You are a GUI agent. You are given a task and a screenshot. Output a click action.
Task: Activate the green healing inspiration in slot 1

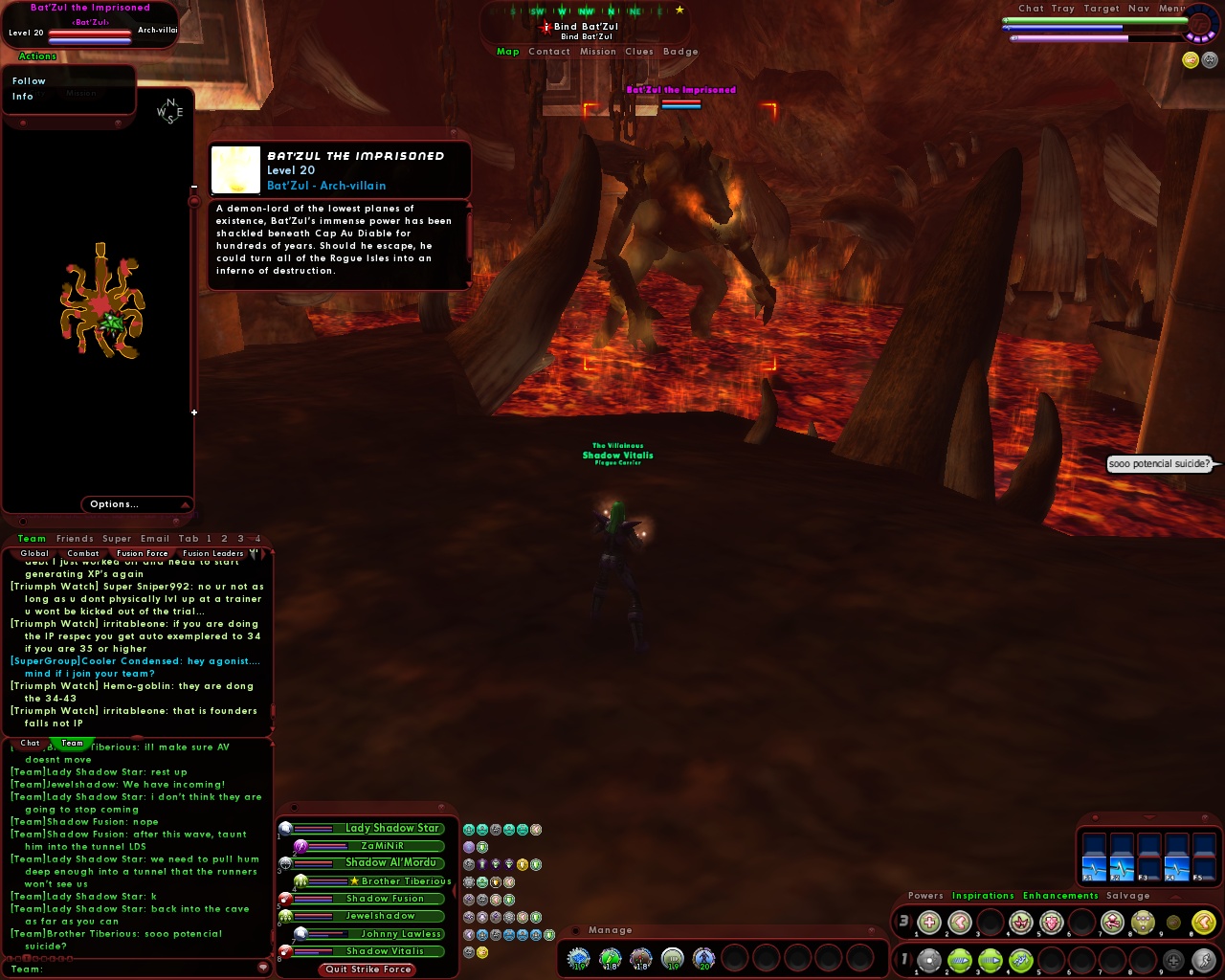pyautogui.click(x=928, y=922)
